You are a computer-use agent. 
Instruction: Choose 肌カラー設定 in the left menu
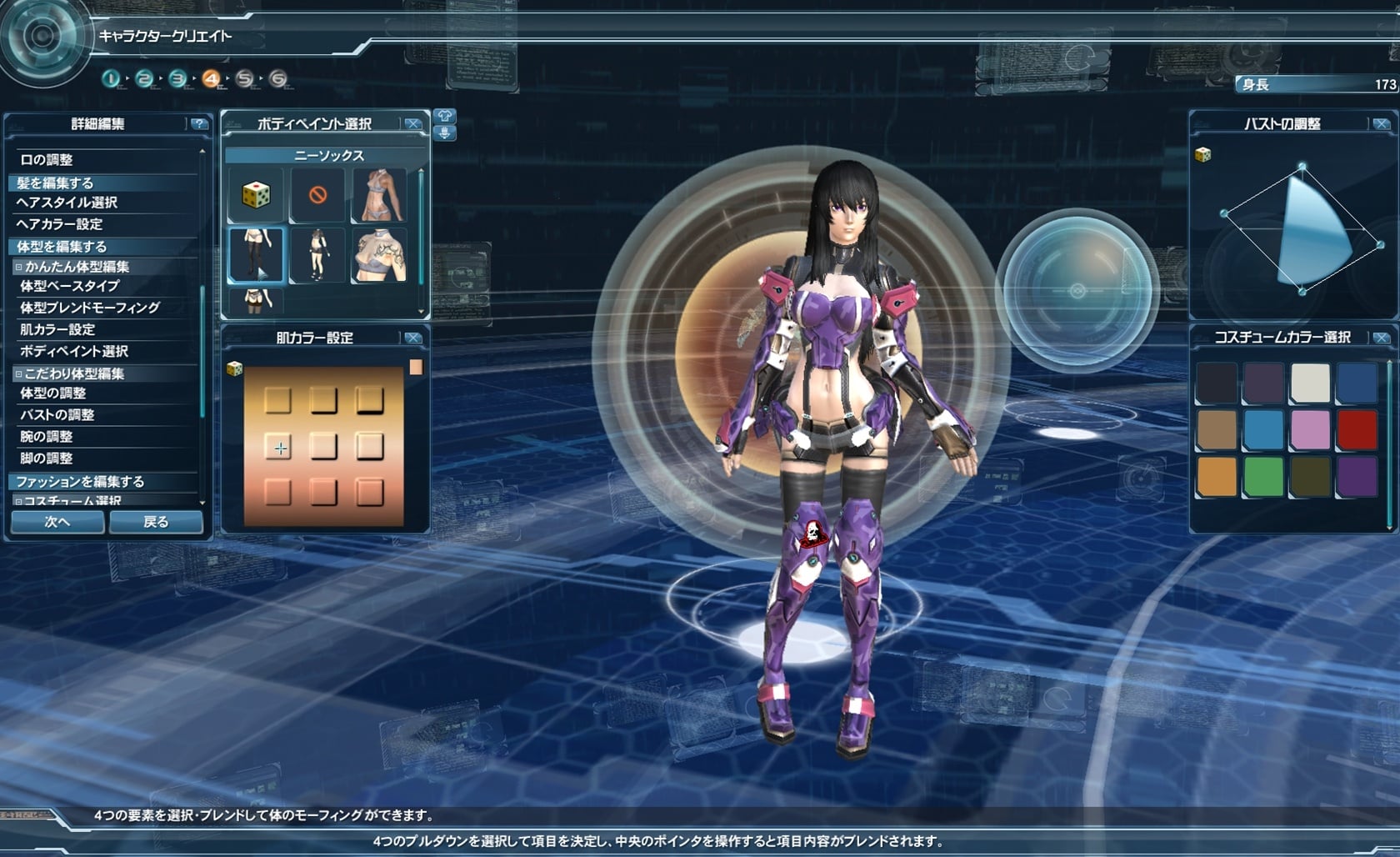[57, 329]
